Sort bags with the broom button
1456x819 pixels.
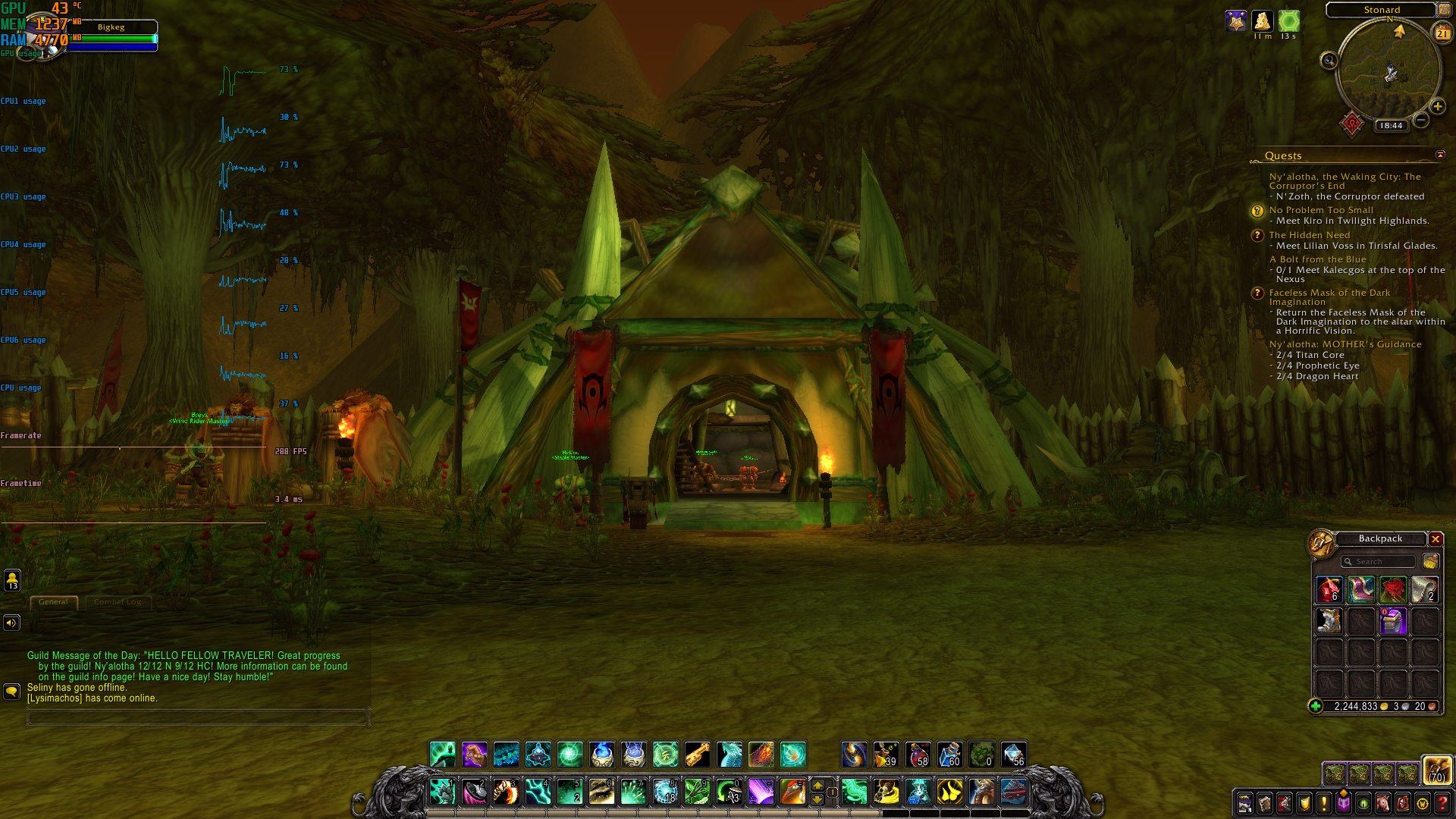coord(1430,561)
